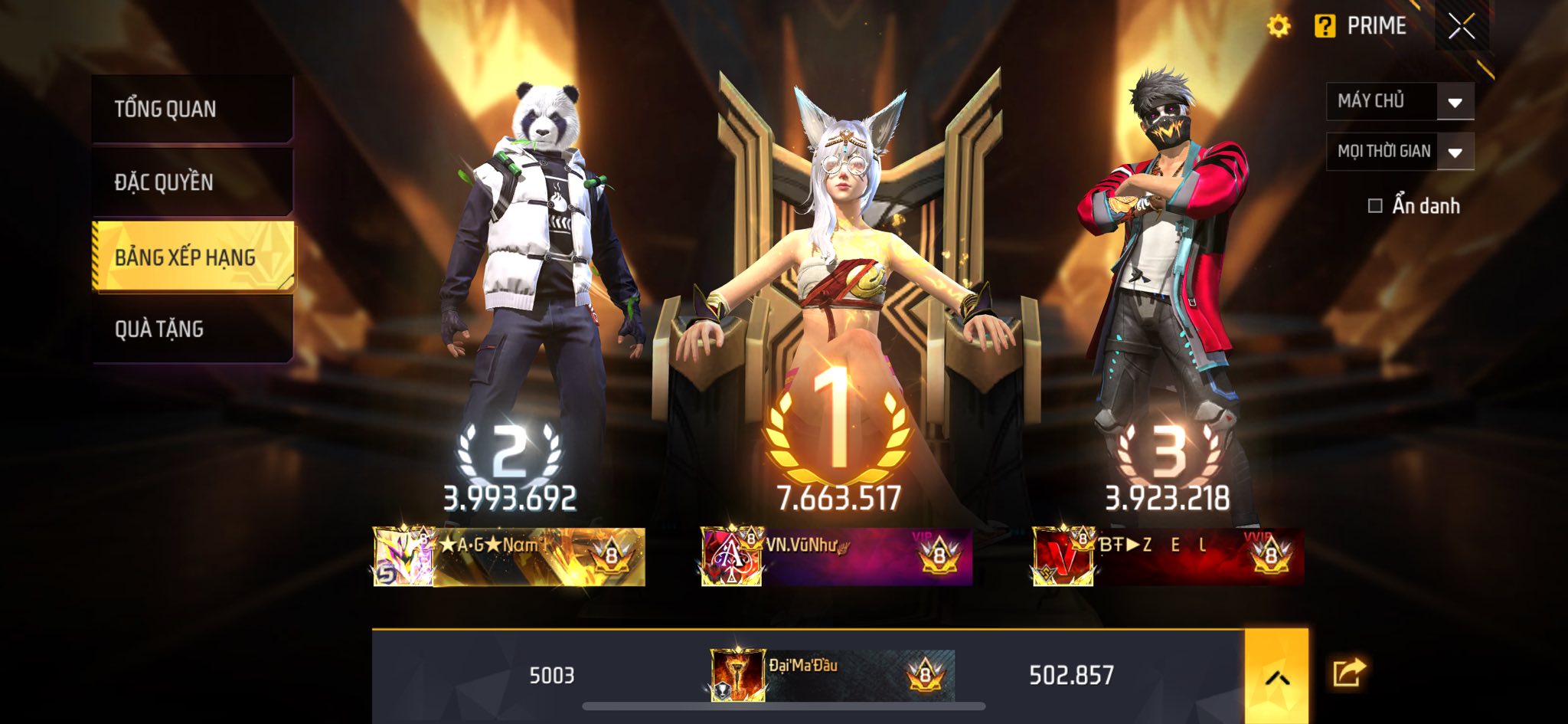This screenshot has width=1568, height=724.
Task: Click the share icon button
Action: [x=1348, y=673]
